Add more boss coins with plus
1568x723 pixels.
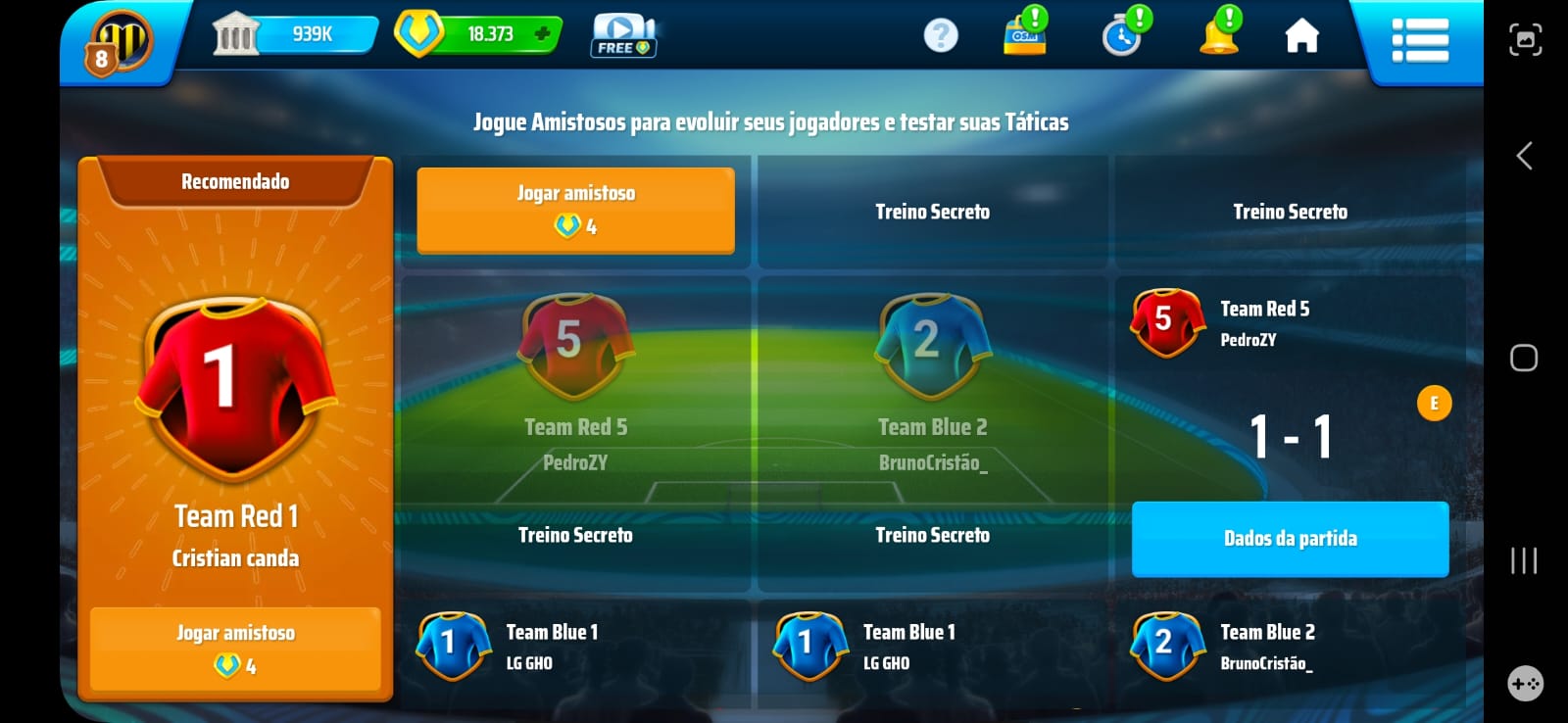coord(542,34)
